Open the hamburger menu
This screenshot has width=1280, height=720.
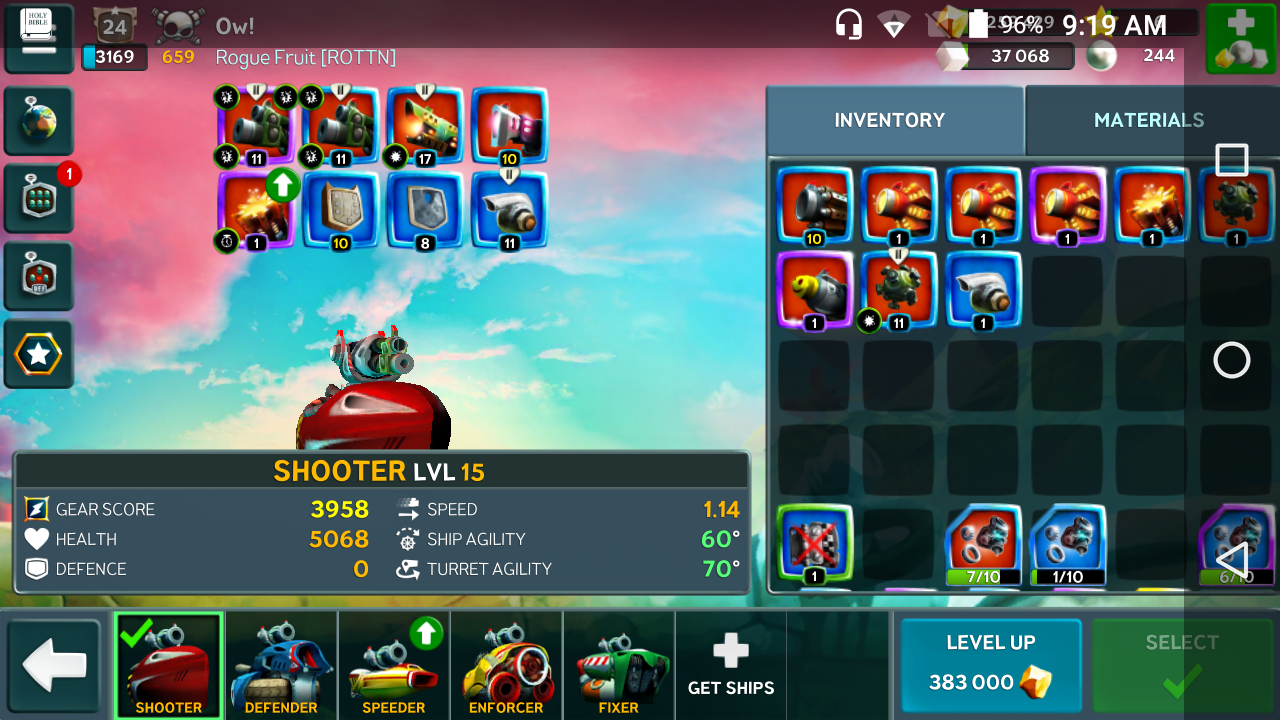(x=38, y=38)
